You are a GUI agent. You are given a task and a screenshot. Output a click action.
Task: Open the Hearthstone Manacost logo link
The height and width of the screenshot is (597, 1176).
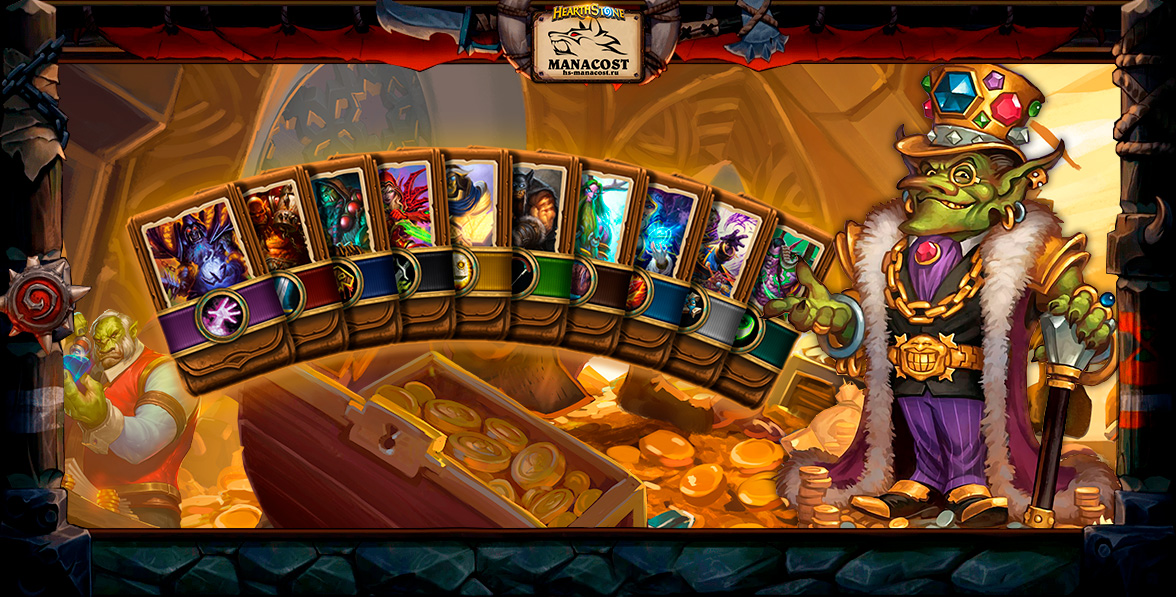pyautogui.click(x=588, y=42)
